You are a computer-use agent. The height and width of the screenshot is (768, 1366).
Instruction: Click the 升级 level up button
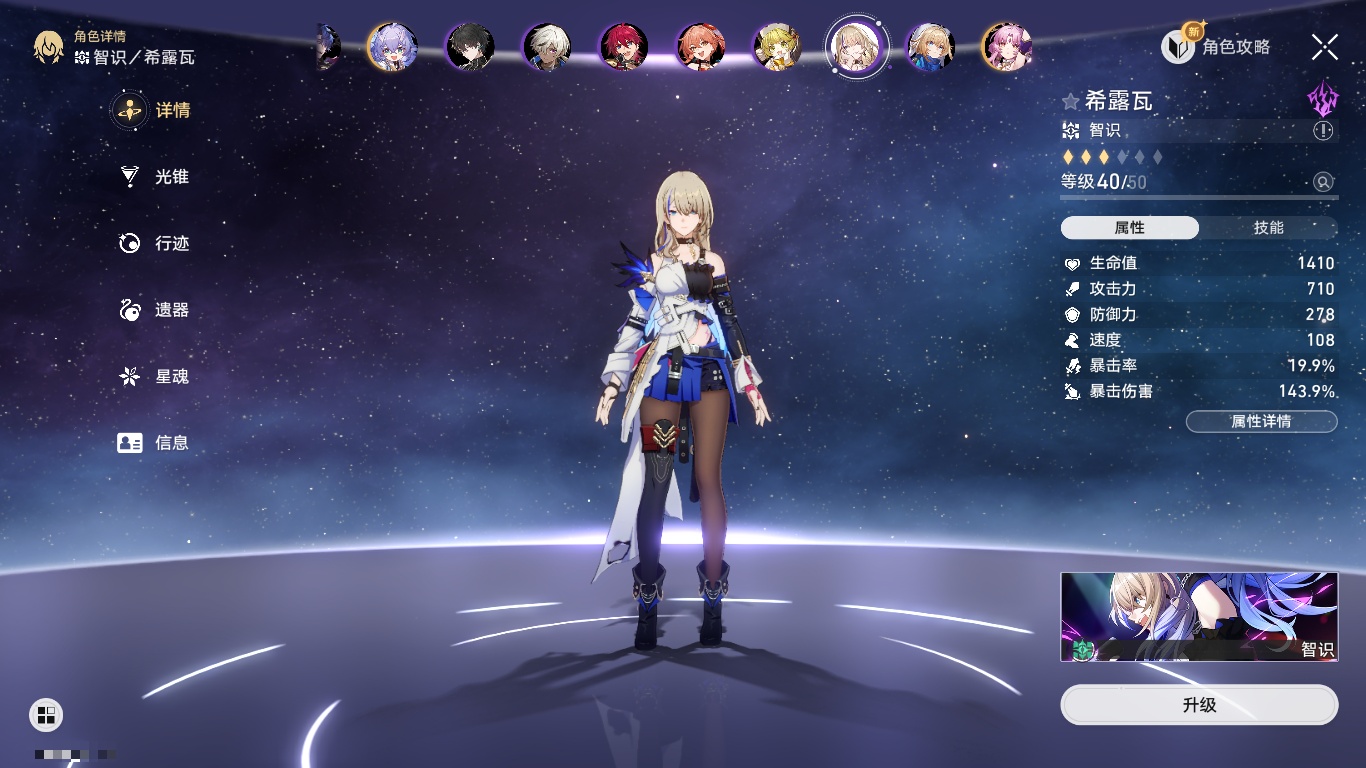pos(1199,705)
